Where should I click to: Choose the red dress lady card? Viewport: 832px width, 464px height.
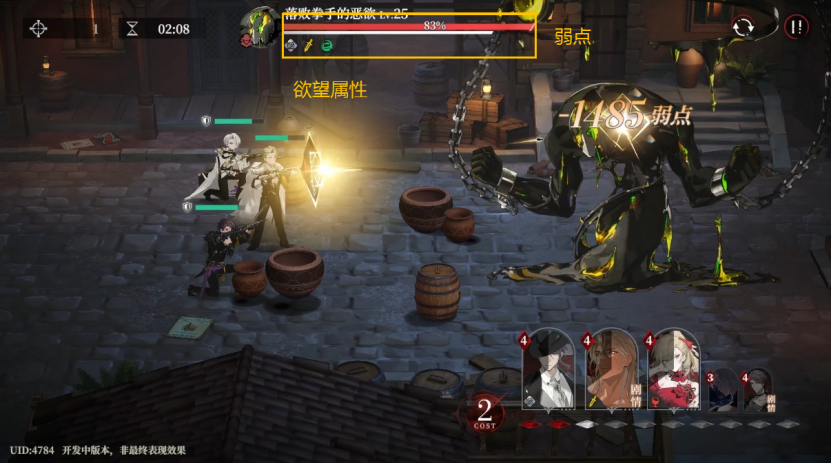(x=673, y=370)
